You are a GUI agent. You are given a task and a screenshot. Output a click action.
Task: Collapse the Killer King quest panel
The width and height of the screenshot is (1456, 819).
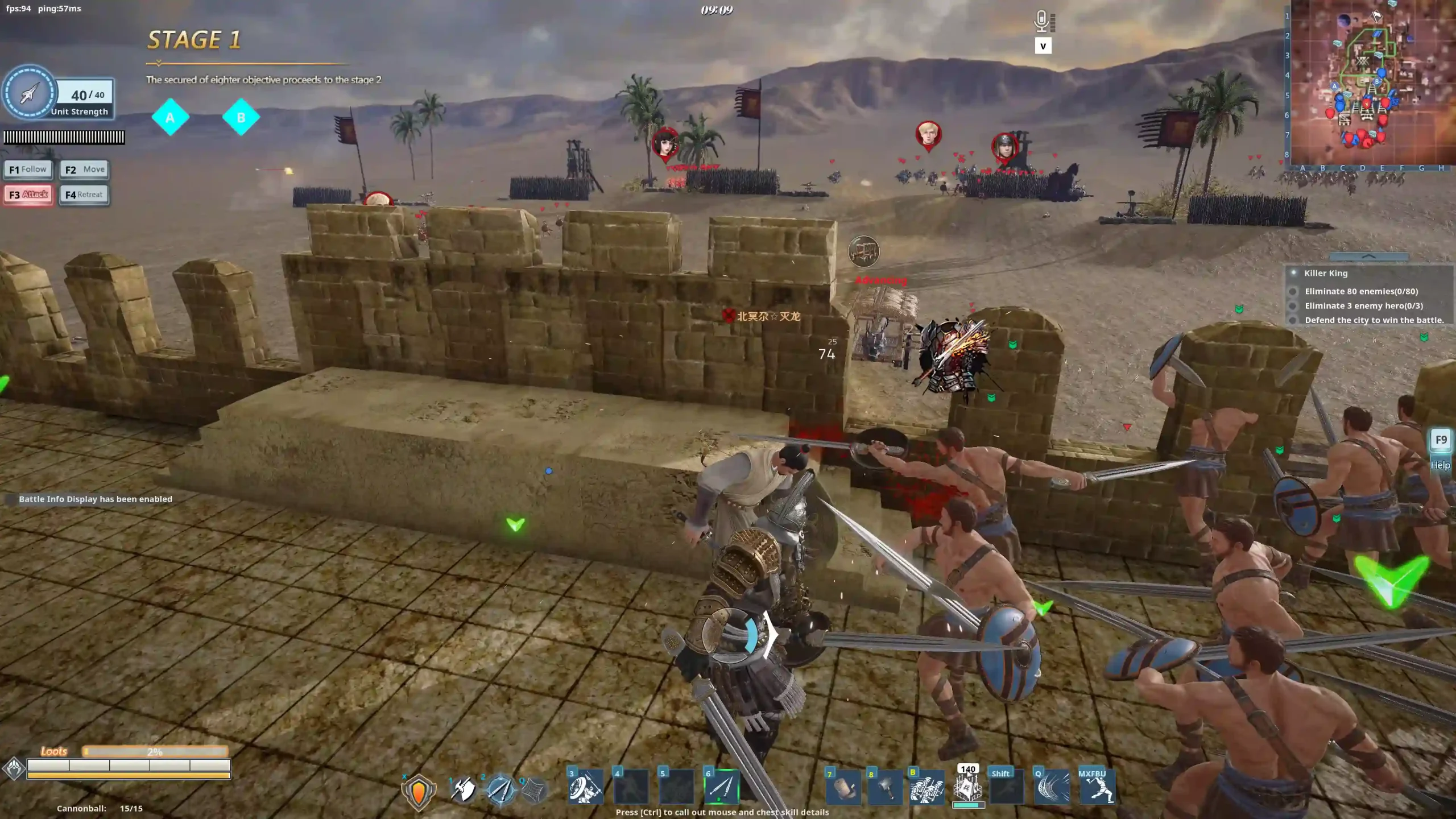click(1368, 257)
